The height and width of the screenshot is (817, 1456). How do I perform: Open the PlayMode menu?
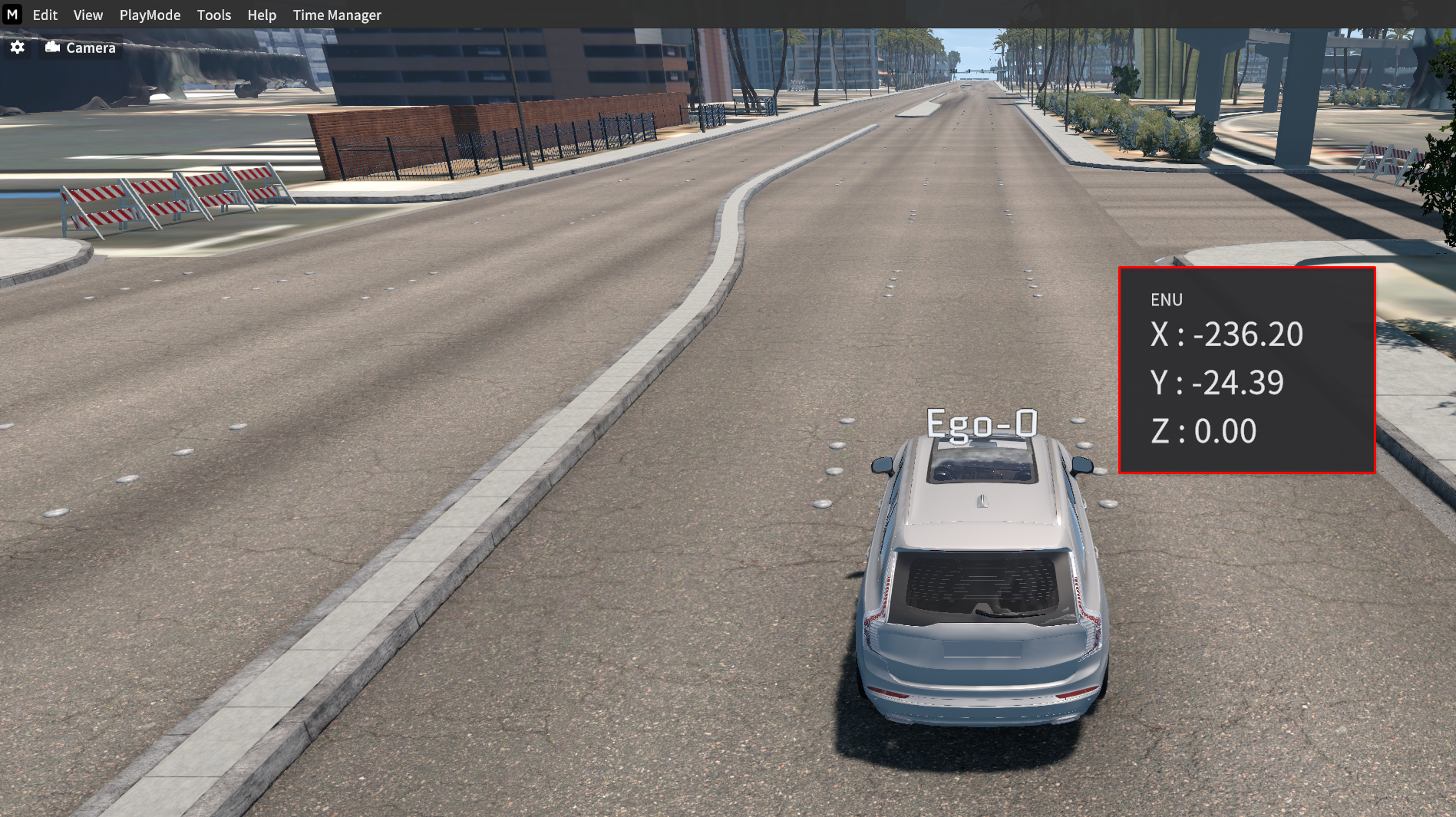click(150, 15)
